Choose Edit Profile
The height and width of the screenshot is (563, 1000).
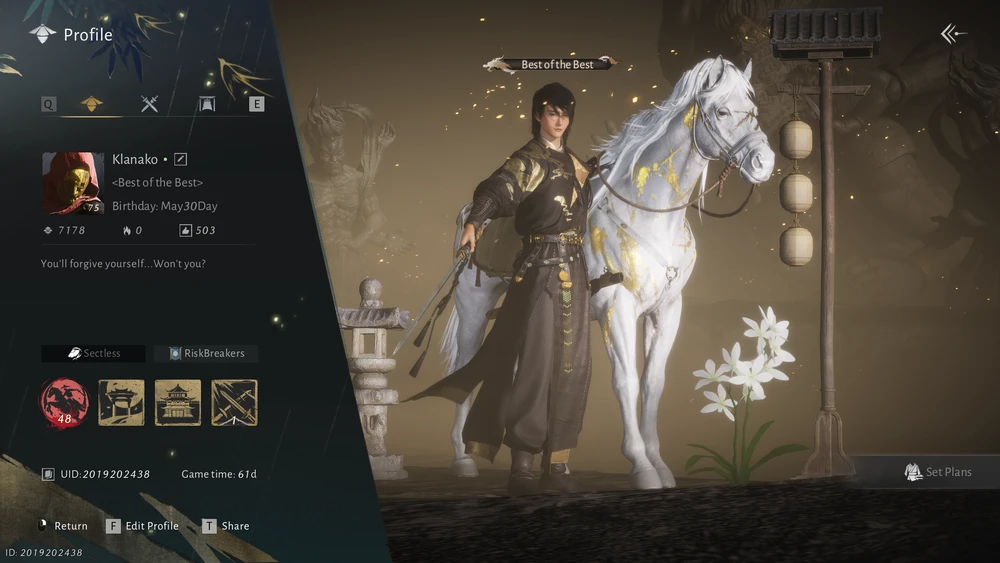[143, 526]
